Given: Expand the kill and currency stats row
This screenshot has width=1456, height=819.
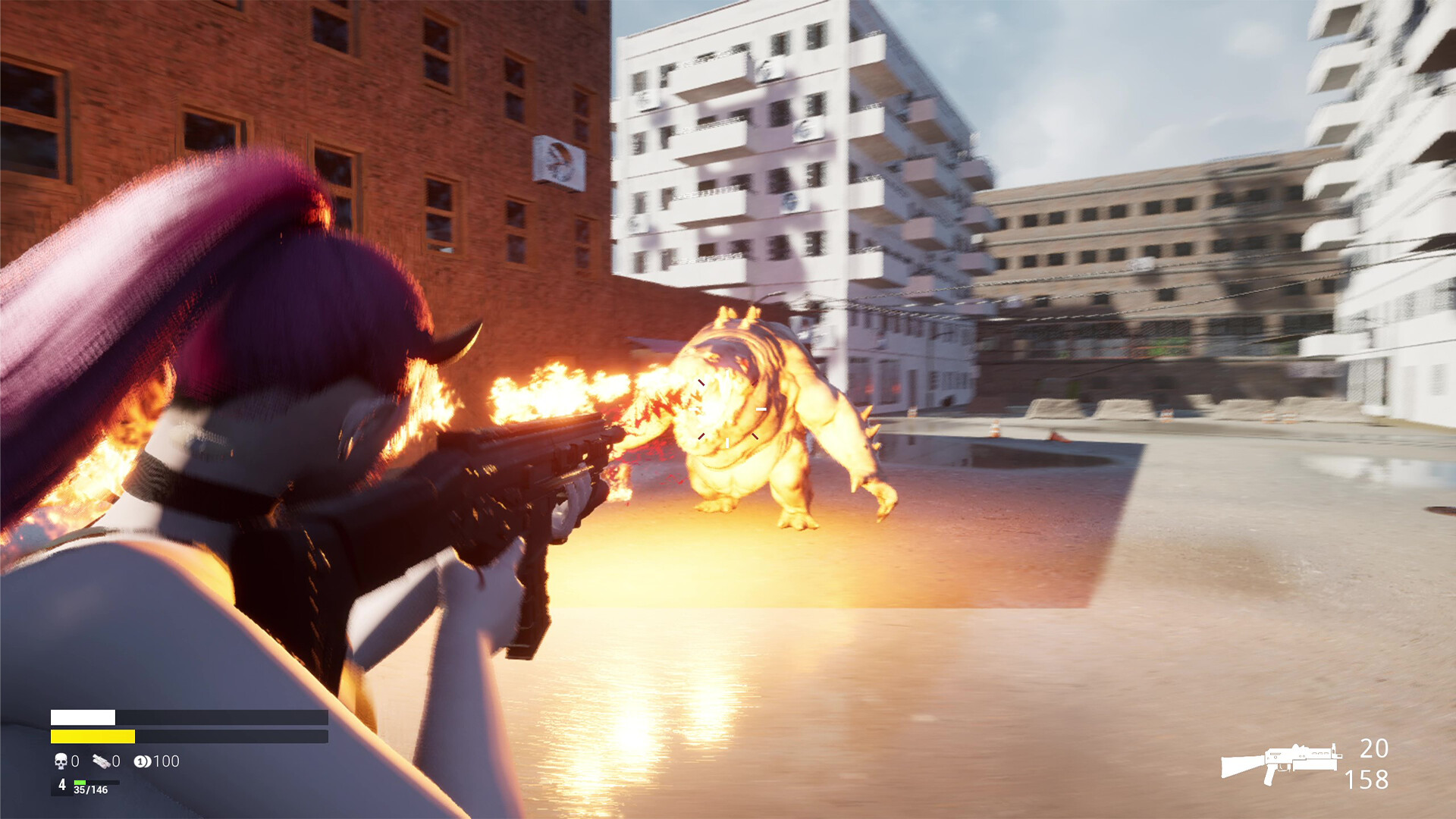Looking at the screenshot, I should pyautogui.click(x=114, y=761).
